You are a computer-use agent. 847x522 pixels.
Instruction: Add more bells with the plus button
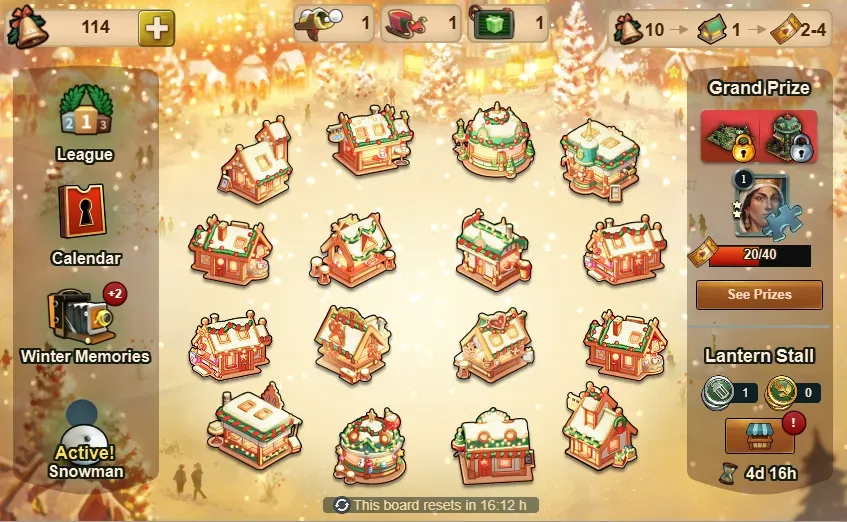point(155,27)
